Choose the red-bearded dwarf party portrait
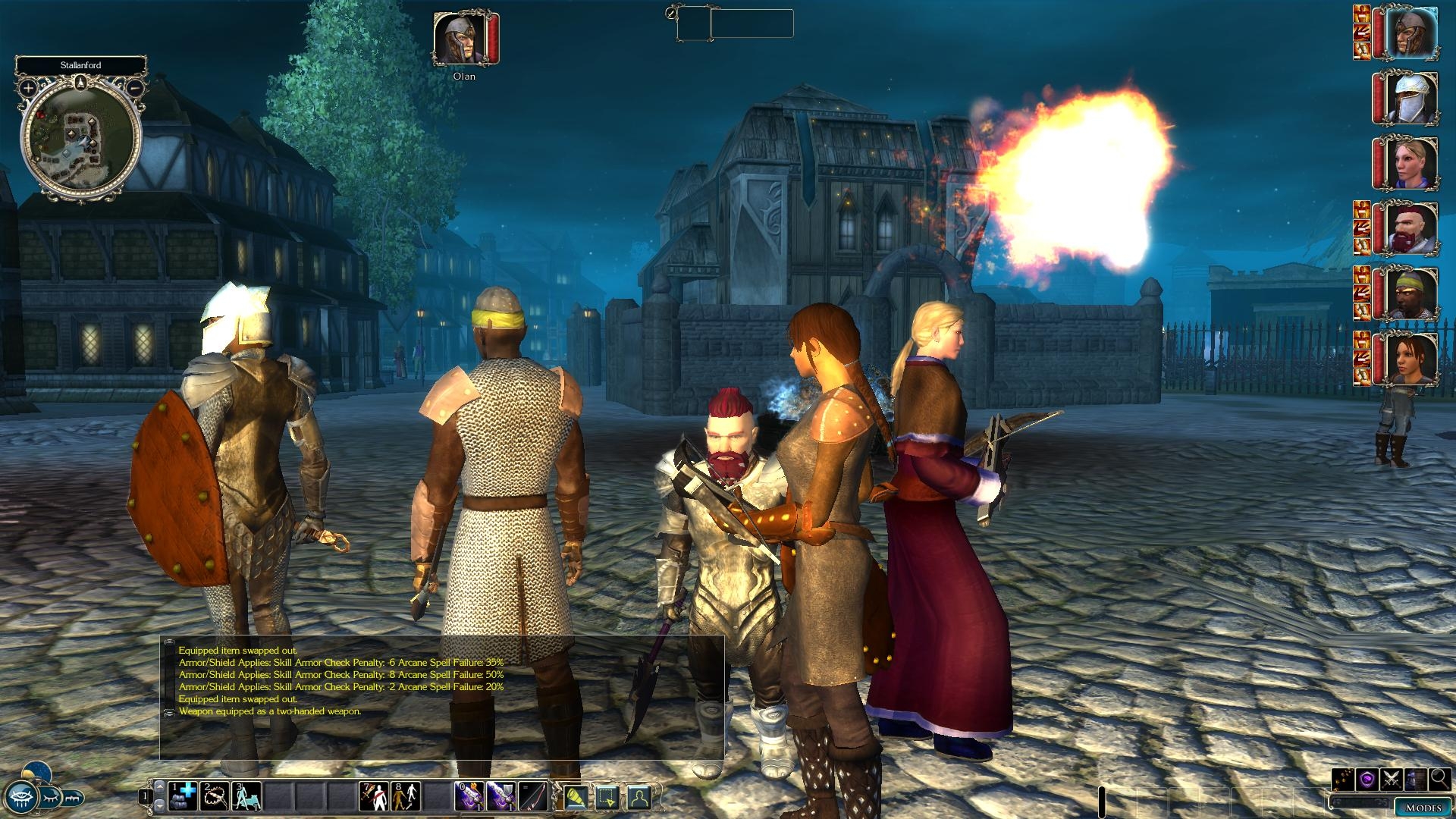The width and height of the screenshot is (1456, 819). pos(1412,227)
